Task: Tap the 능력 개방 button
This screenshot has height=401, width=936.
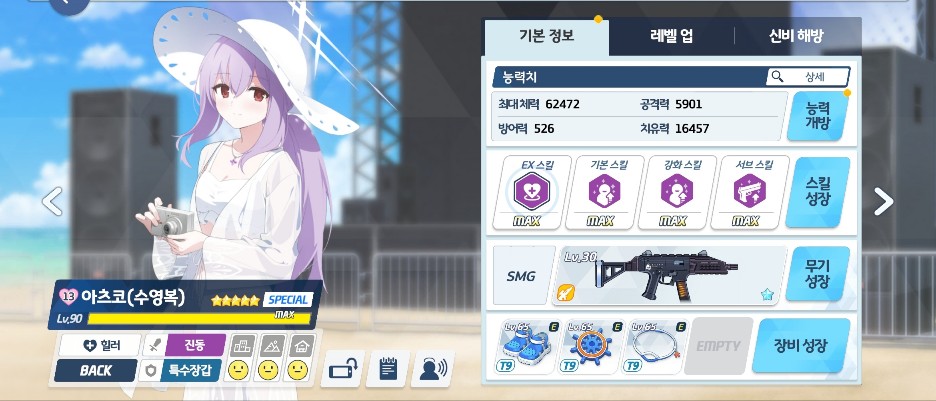Action: 817,117
